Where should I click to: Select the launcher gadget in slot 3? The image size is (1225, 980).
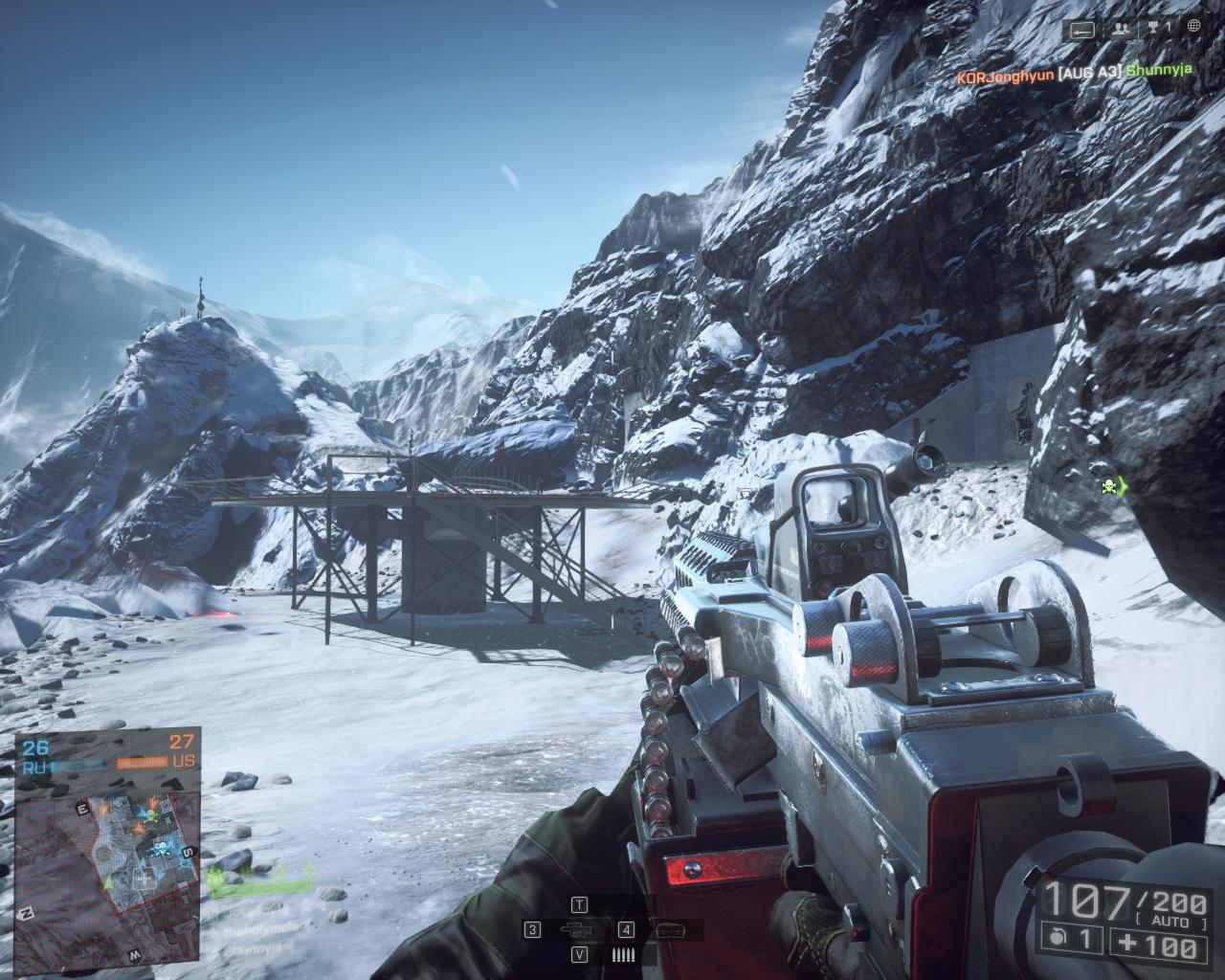[573, 929]
